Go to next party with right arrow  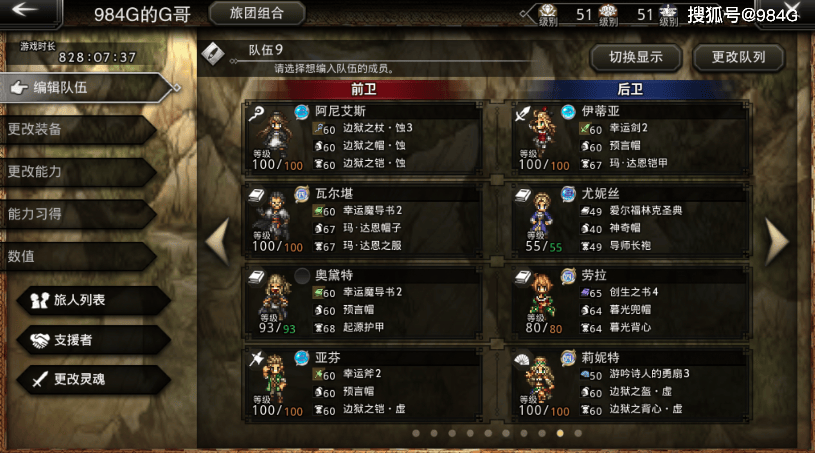point(778,238)
